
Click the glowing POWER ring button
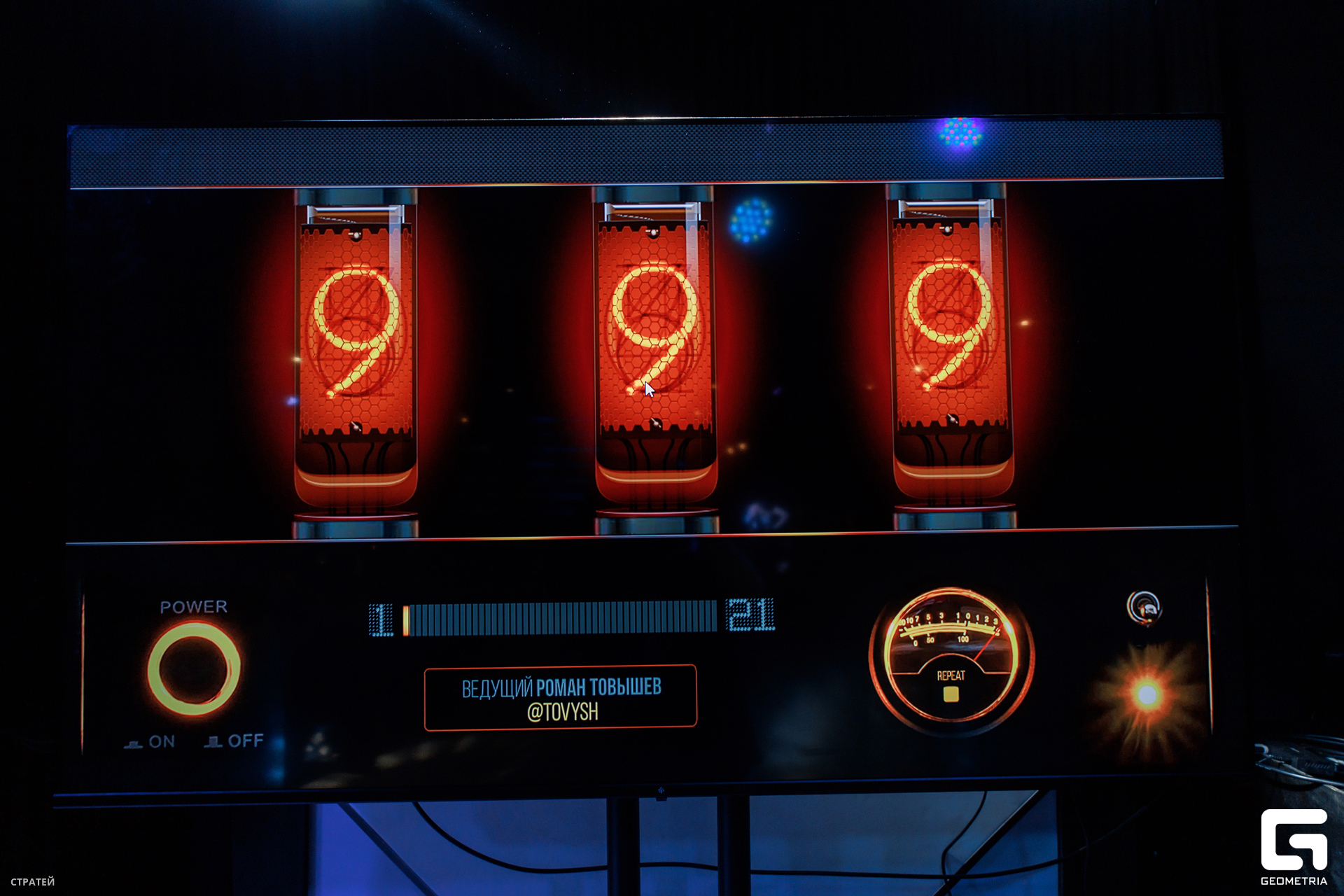pyautogui.click(x=194, y=668)
